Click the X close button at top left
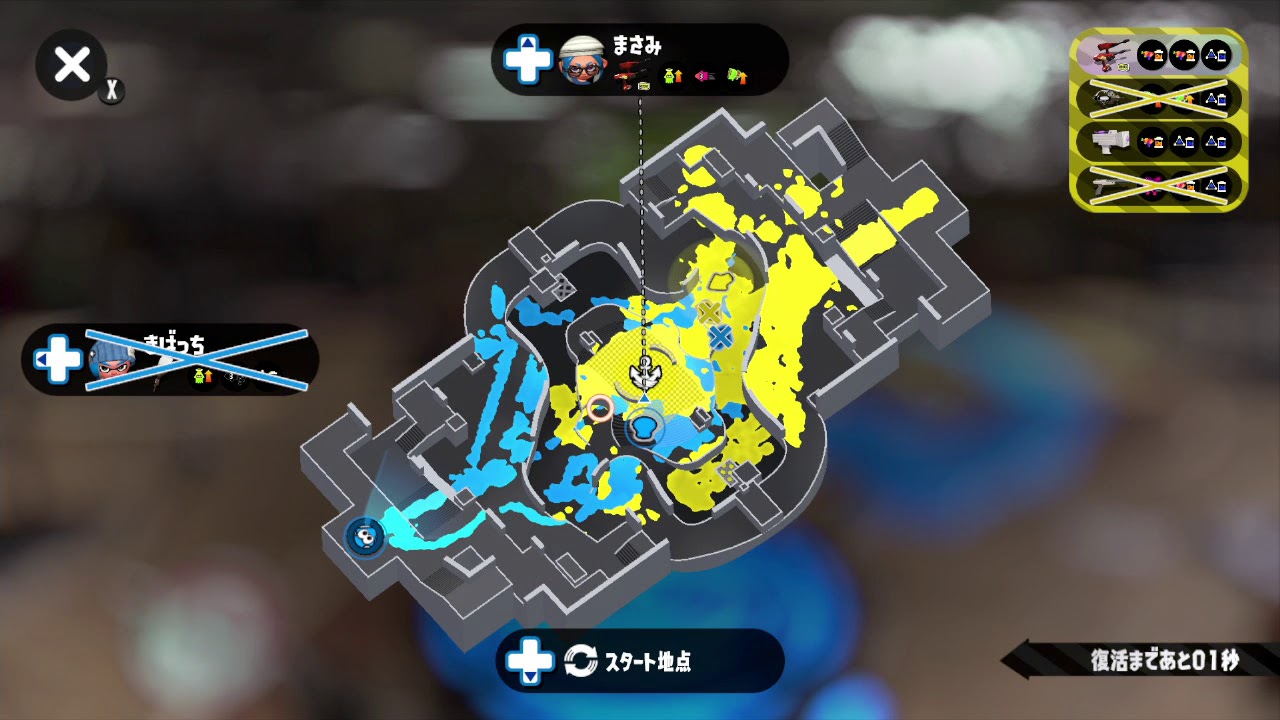 70,65
